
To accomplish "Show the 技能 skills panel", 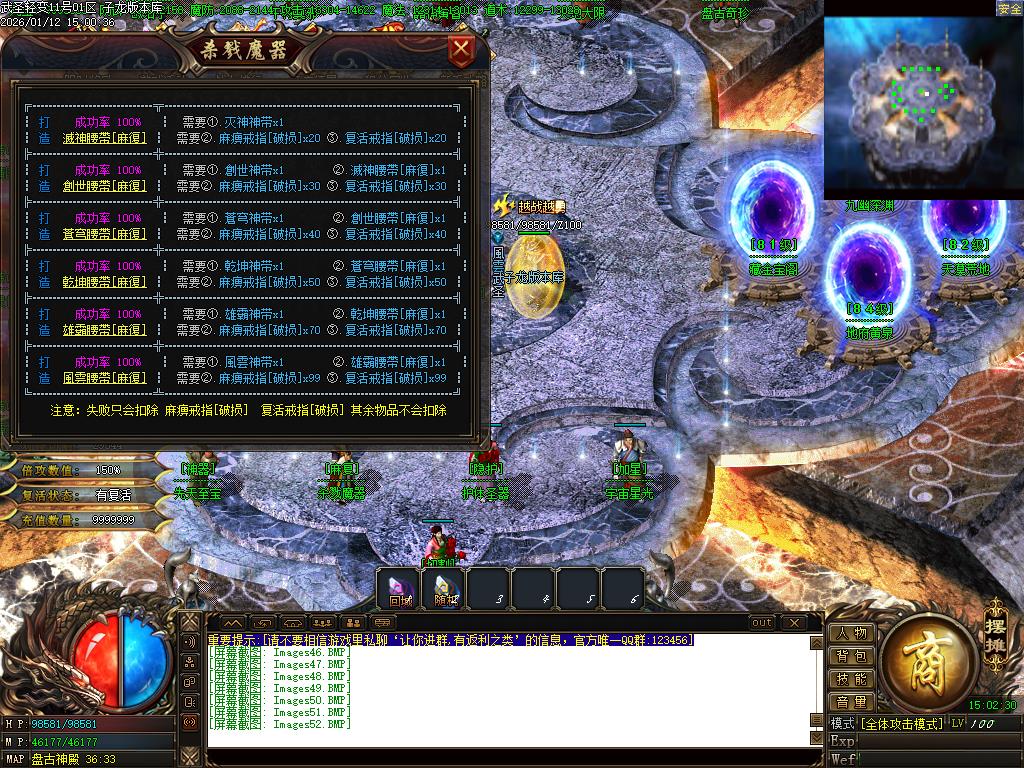I will (852, 680).
